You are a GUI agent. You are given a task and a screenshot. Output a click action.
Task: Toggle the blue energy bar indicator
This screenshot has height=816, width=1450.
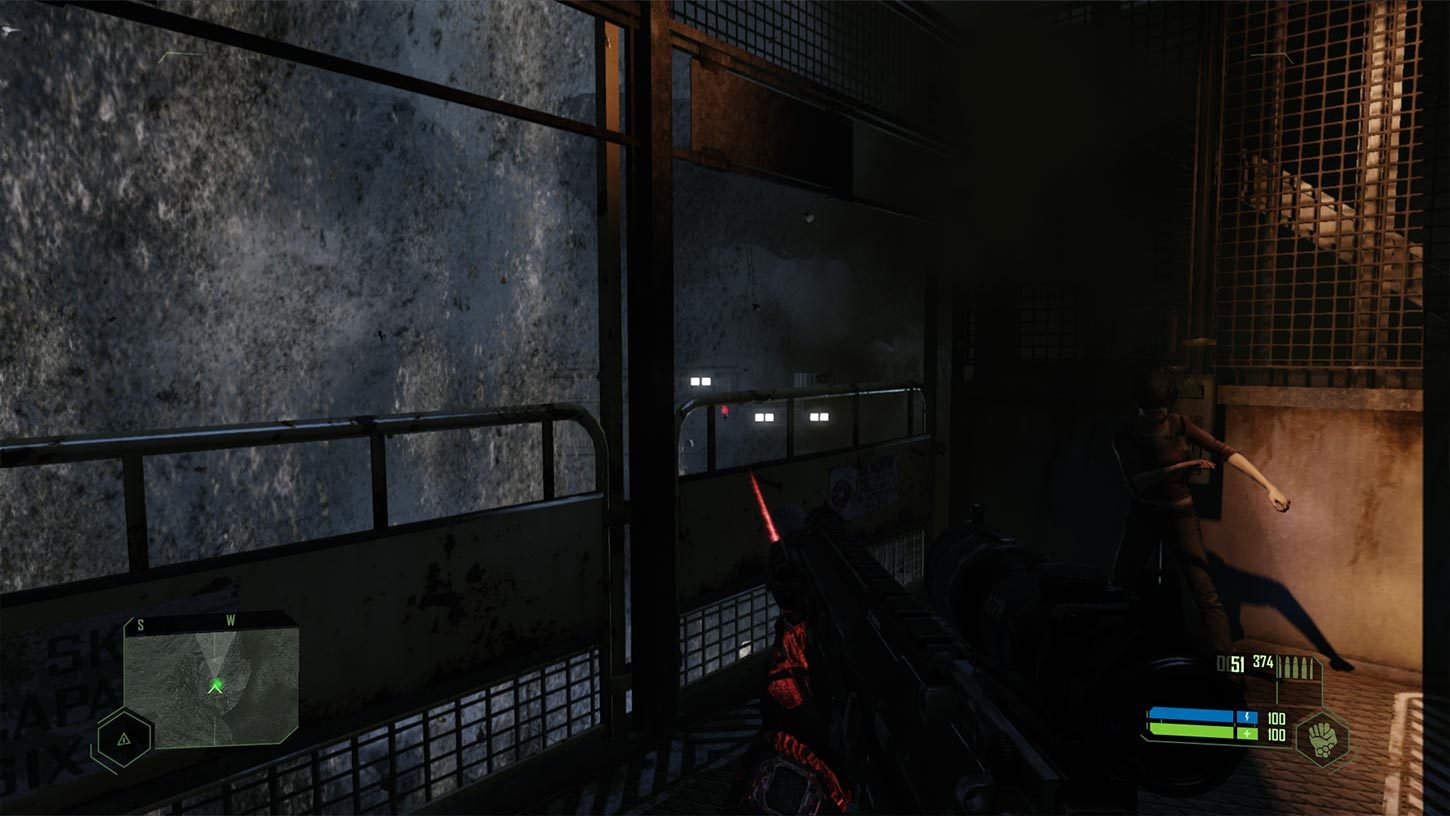pyautogui.click(x=1190, y=716)
